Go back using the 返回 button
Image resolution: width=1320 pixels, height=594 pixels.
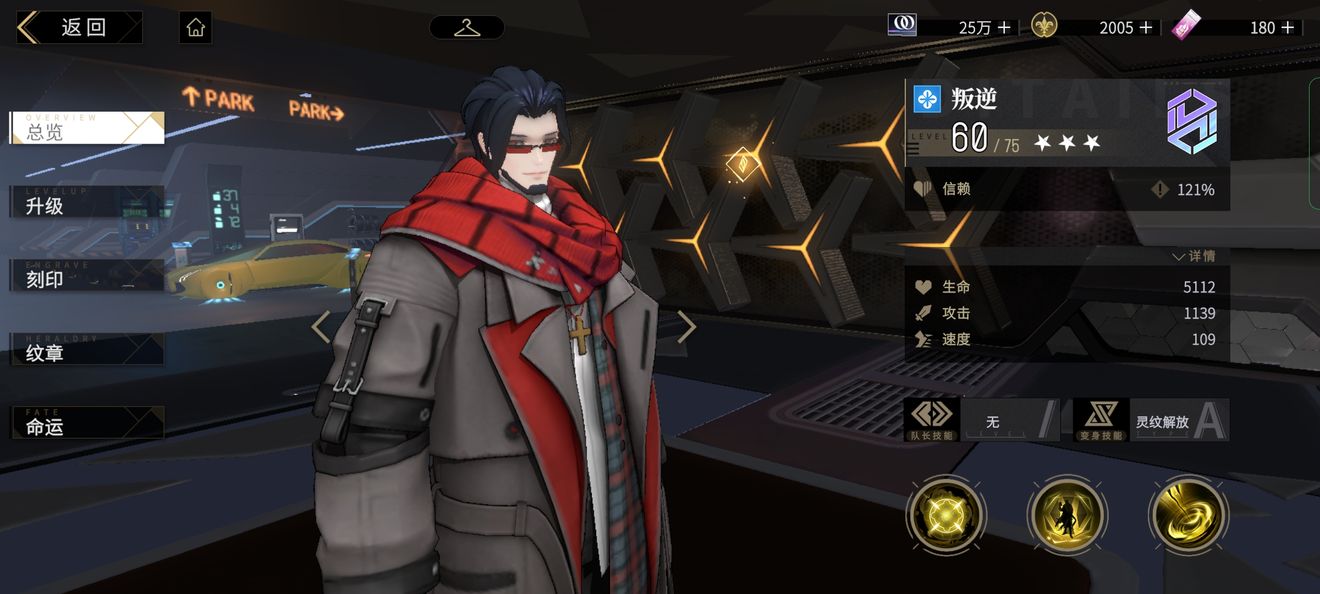[x=80, y=27]
